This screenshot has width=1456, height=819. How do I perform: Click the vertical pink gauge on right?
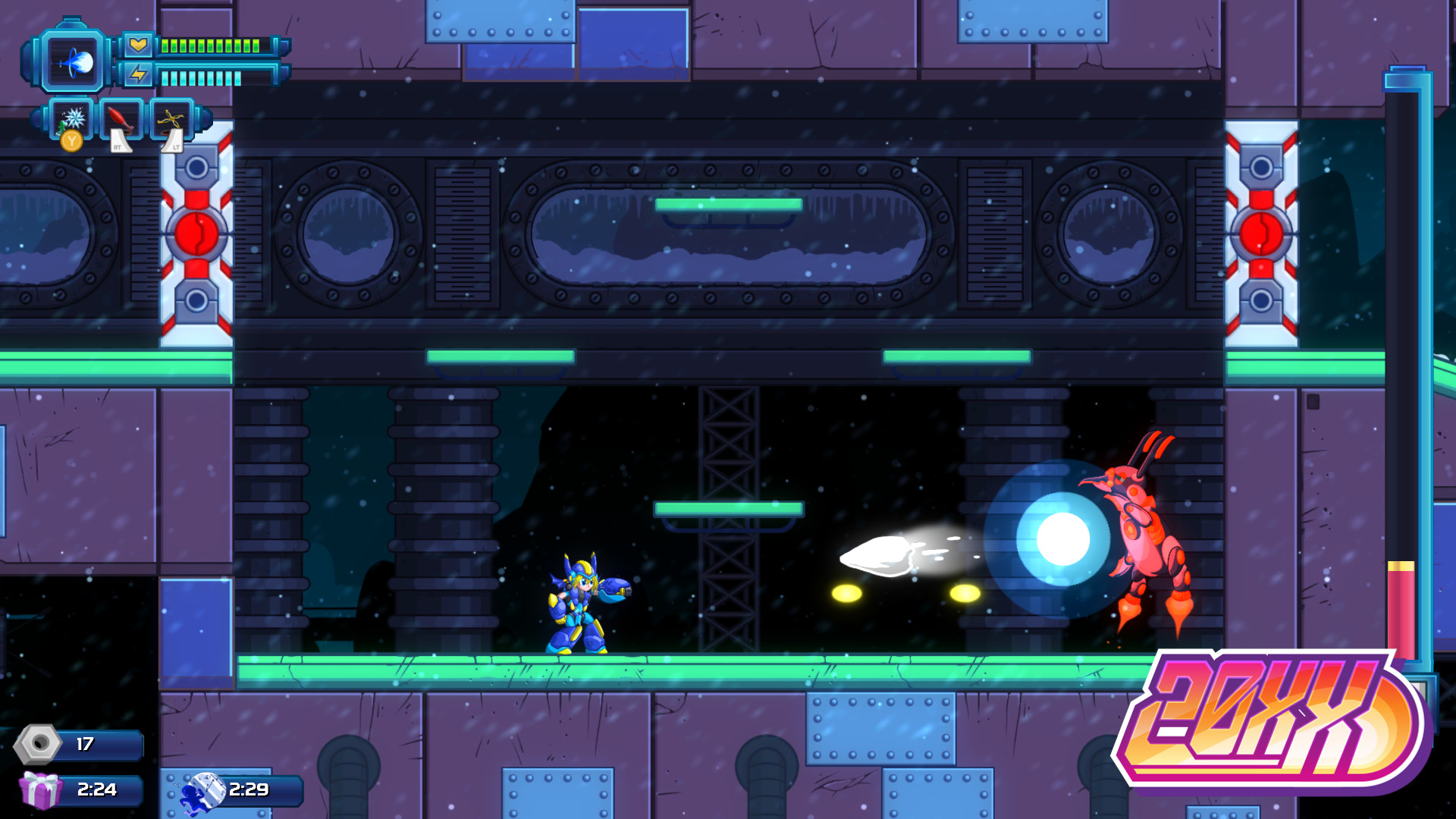pyautogui.click(x=1402, y=607)
